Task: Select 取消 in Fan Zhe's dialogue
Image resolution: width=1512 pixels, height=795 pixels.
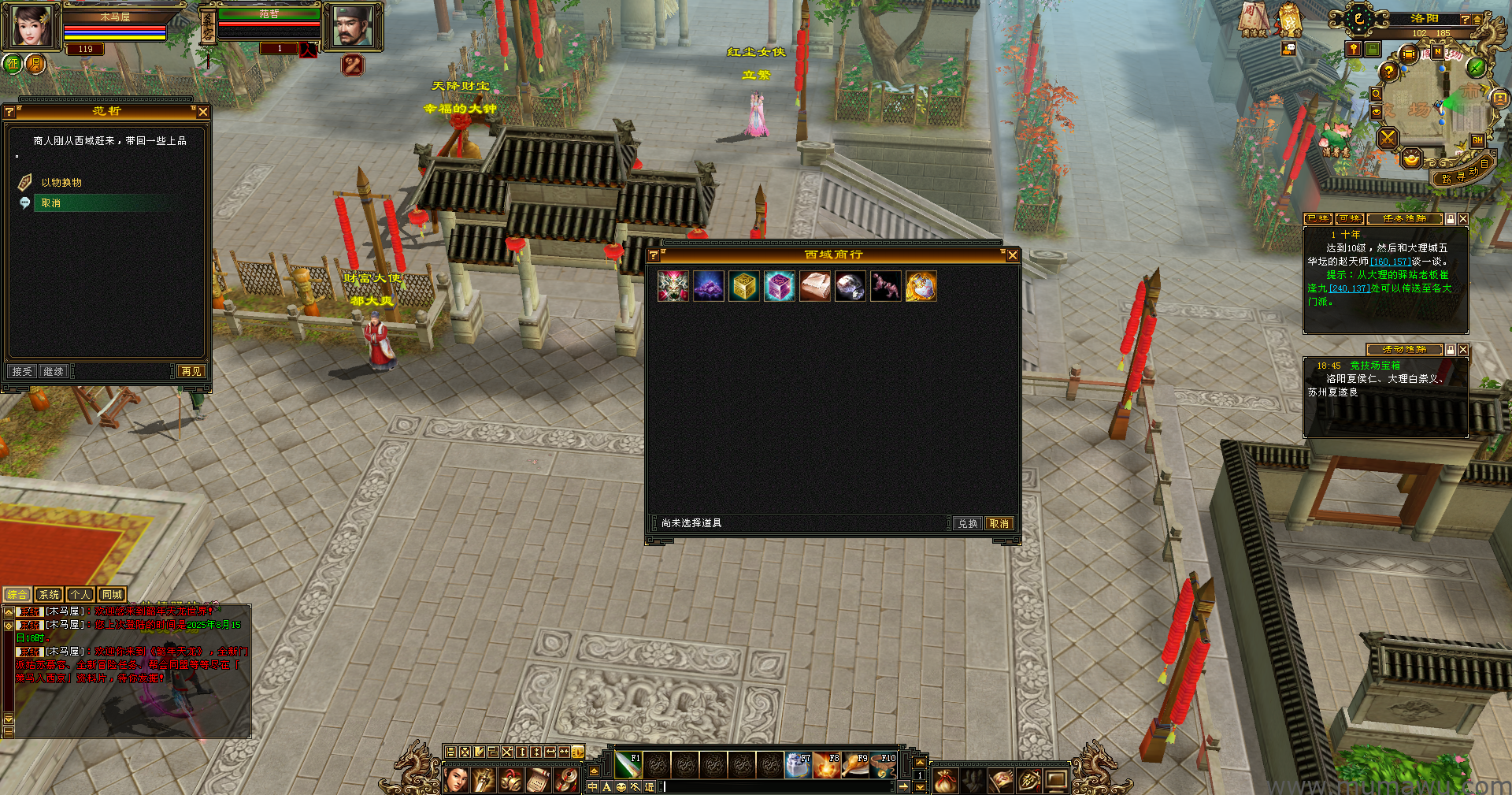Action: (x=51, y=203)
